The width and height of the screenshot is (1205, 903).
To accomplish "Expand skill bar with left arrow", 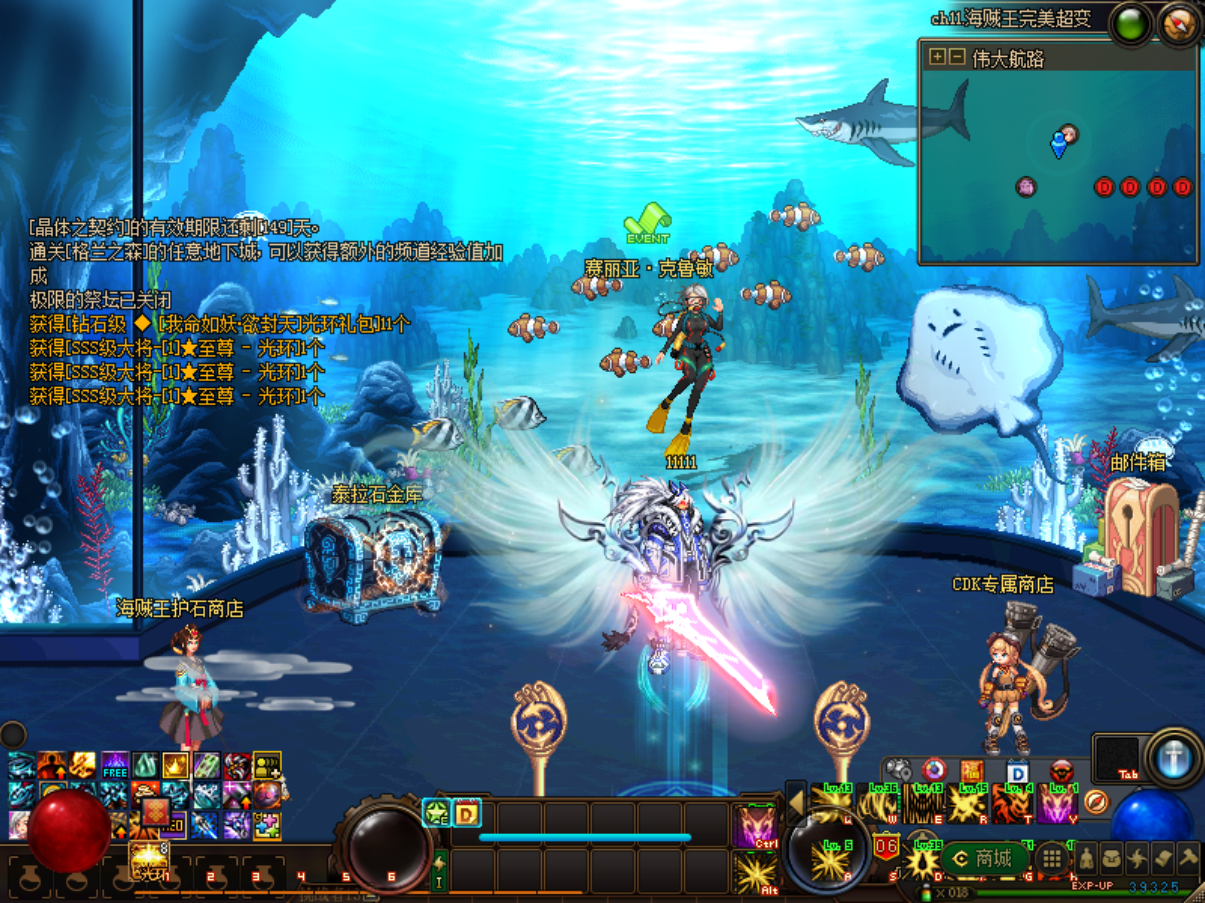I will click(796, 802).
